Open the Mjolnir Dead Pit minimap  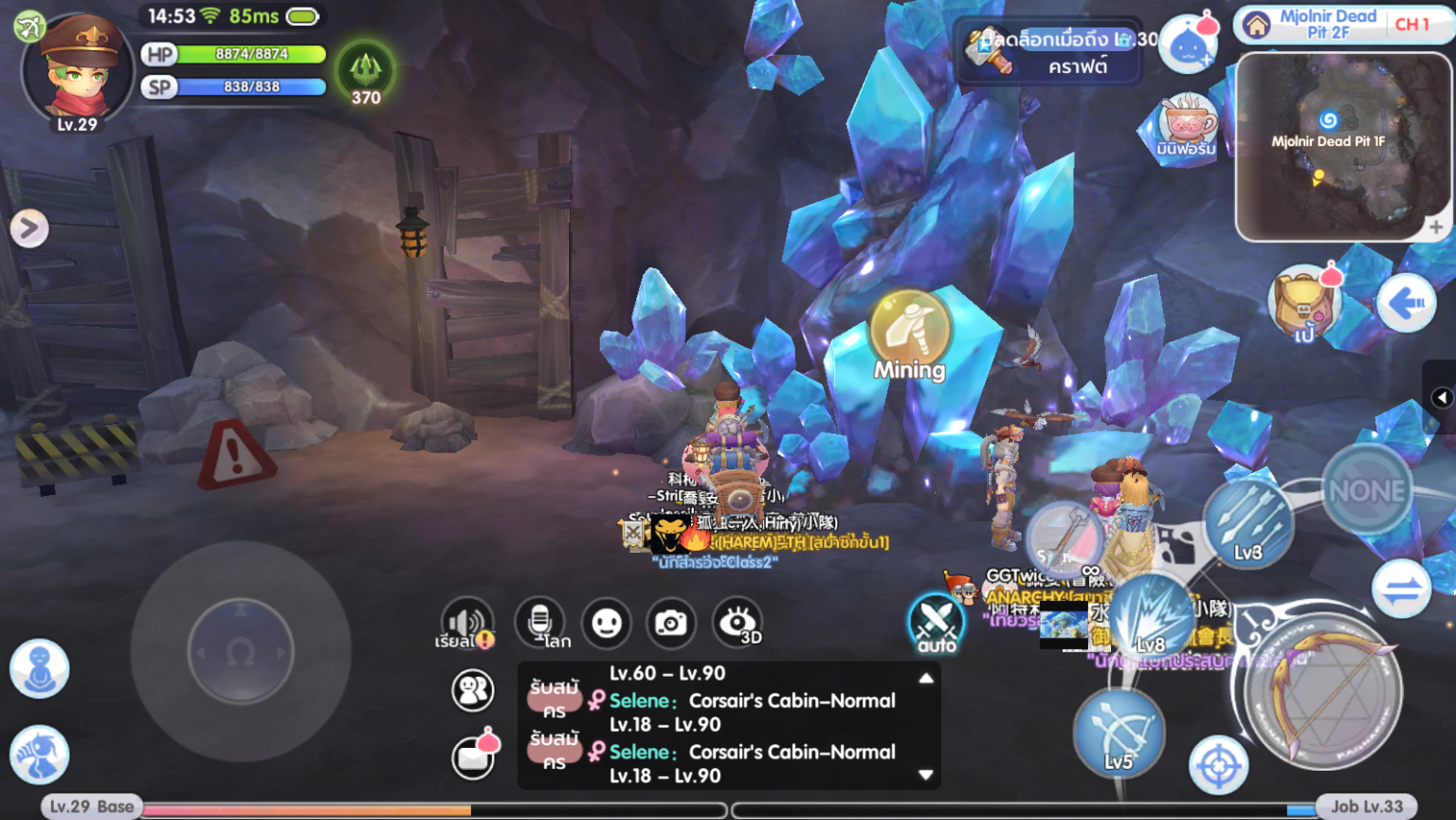pyautogui.click(x=1342, y=147)
